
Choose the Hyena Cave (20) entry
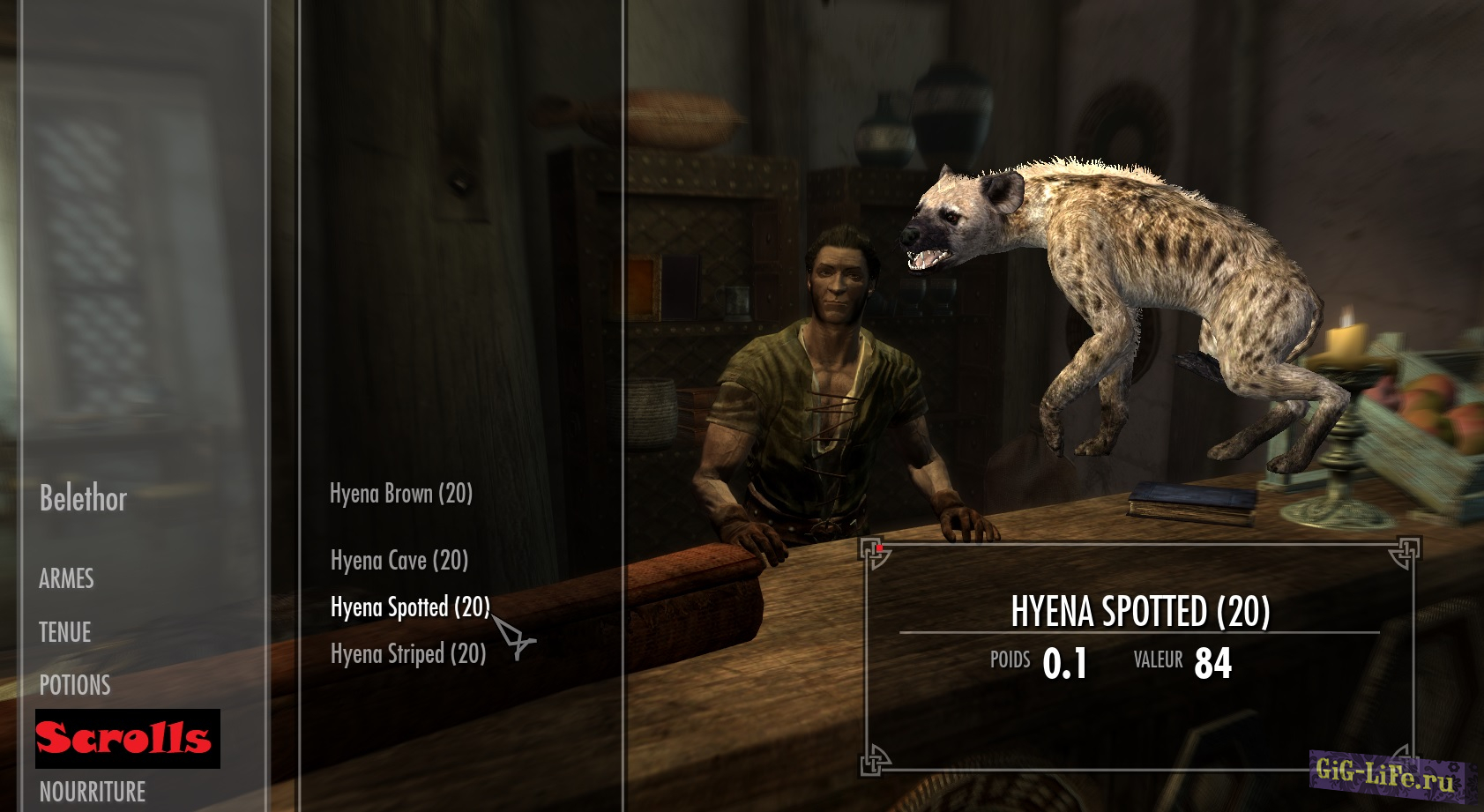399,561
